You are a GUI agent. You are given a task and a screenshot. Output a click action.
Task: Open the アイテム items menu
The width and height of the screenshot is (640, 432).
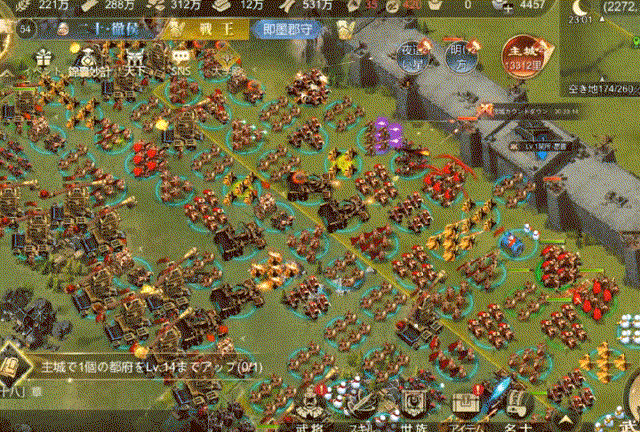tap(464, 408)
